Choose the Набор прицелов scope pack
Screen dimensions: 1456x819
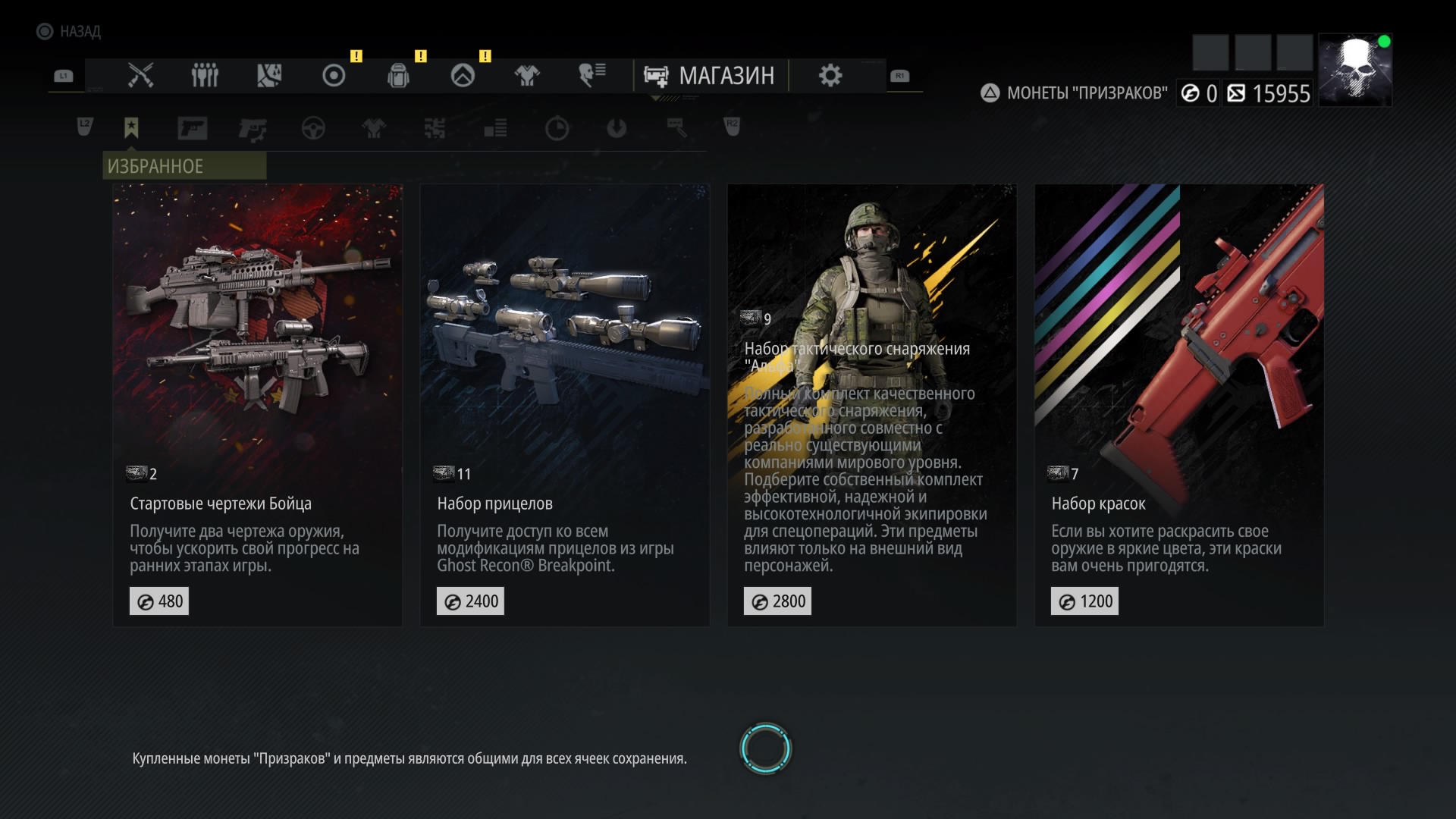click(x=564, y=405)
